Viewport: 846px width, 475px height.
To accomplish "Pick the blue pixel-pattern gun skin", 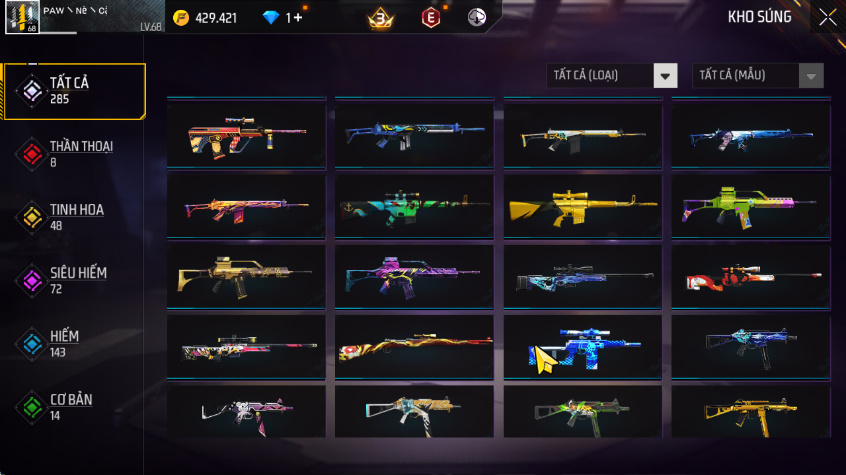I will click(583, 347).
